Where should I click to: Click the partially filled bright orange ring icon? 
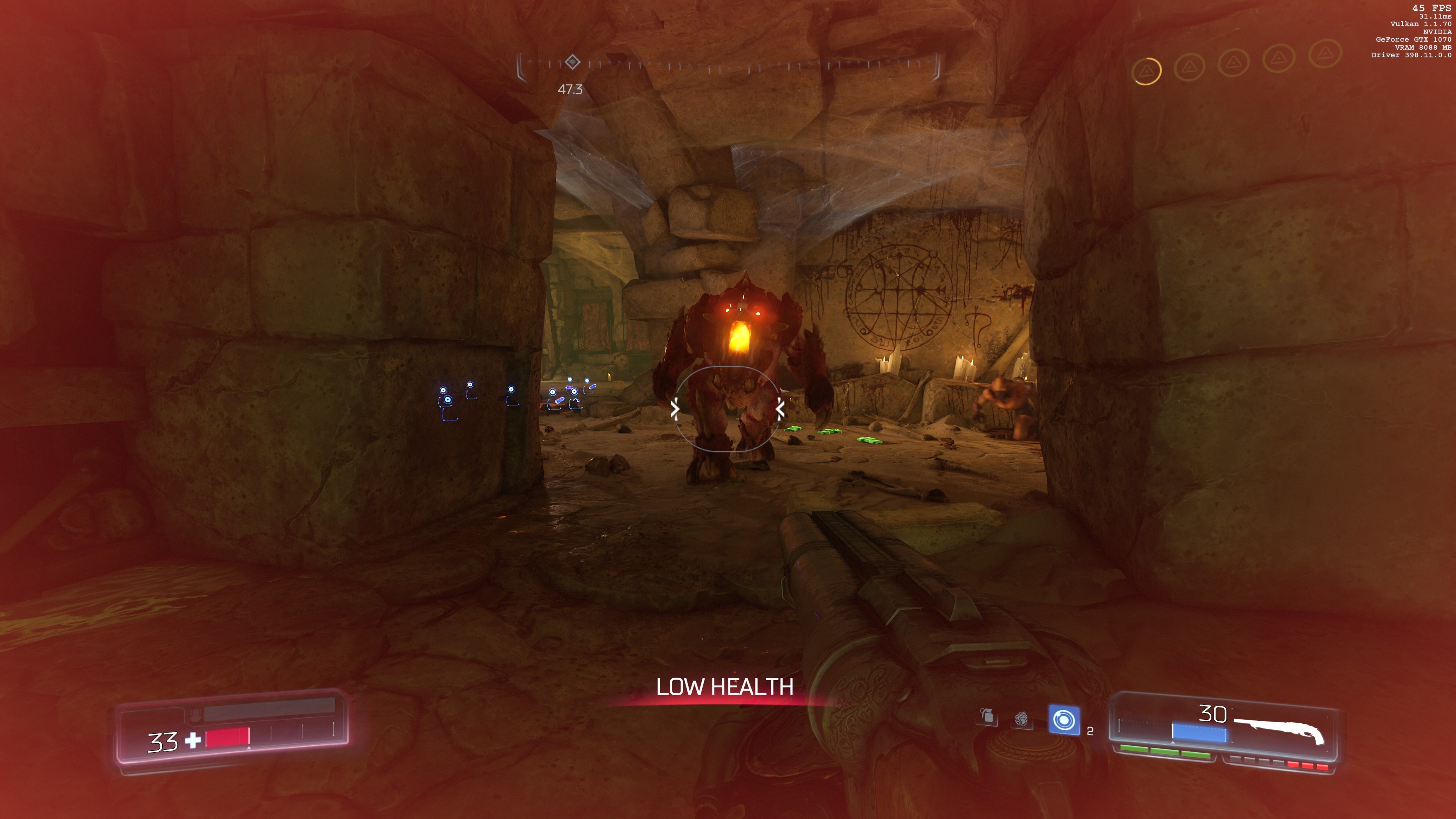[x=1147, y=71]
